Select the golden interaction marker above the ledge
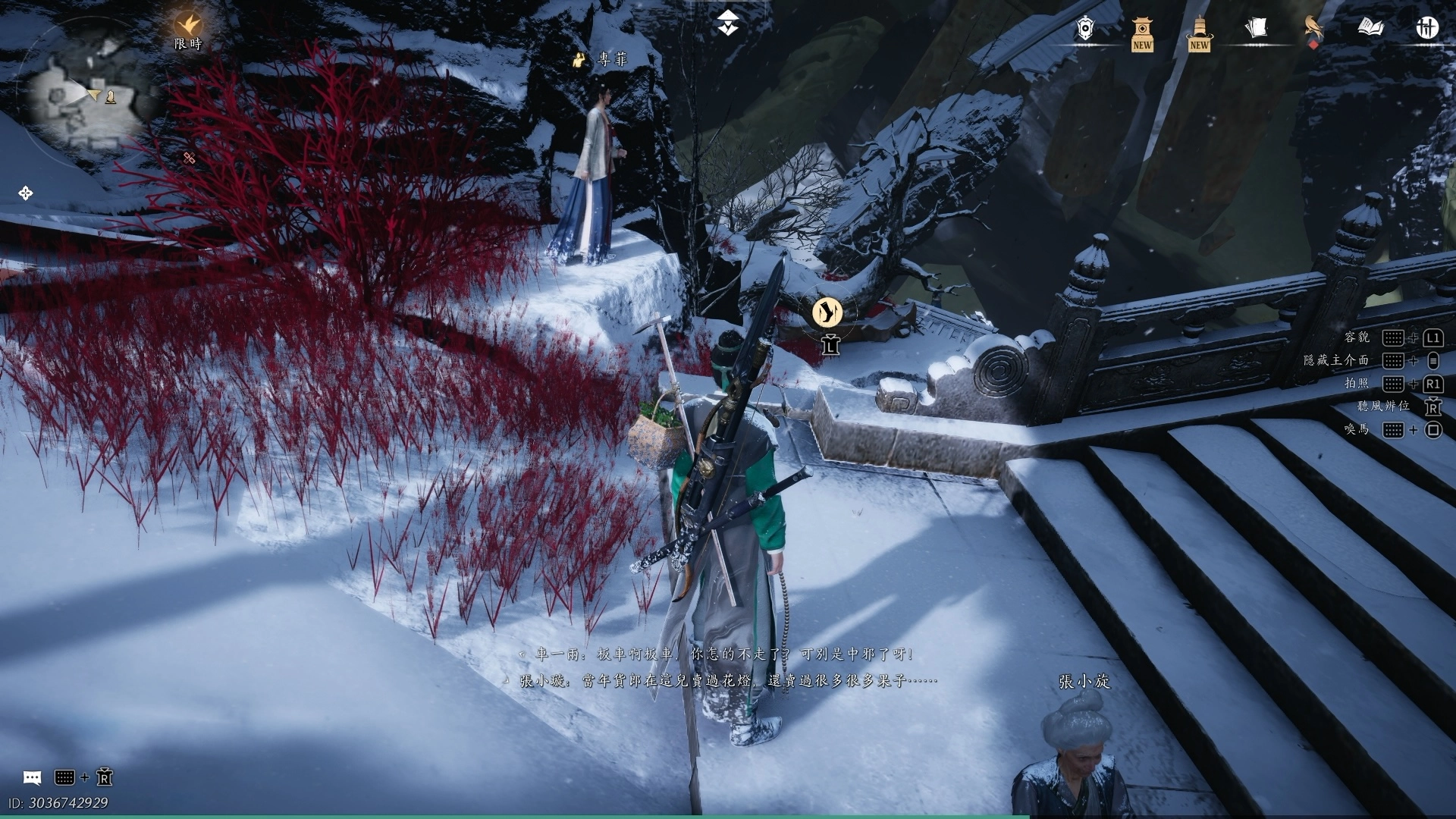 (x=827, y=312)
